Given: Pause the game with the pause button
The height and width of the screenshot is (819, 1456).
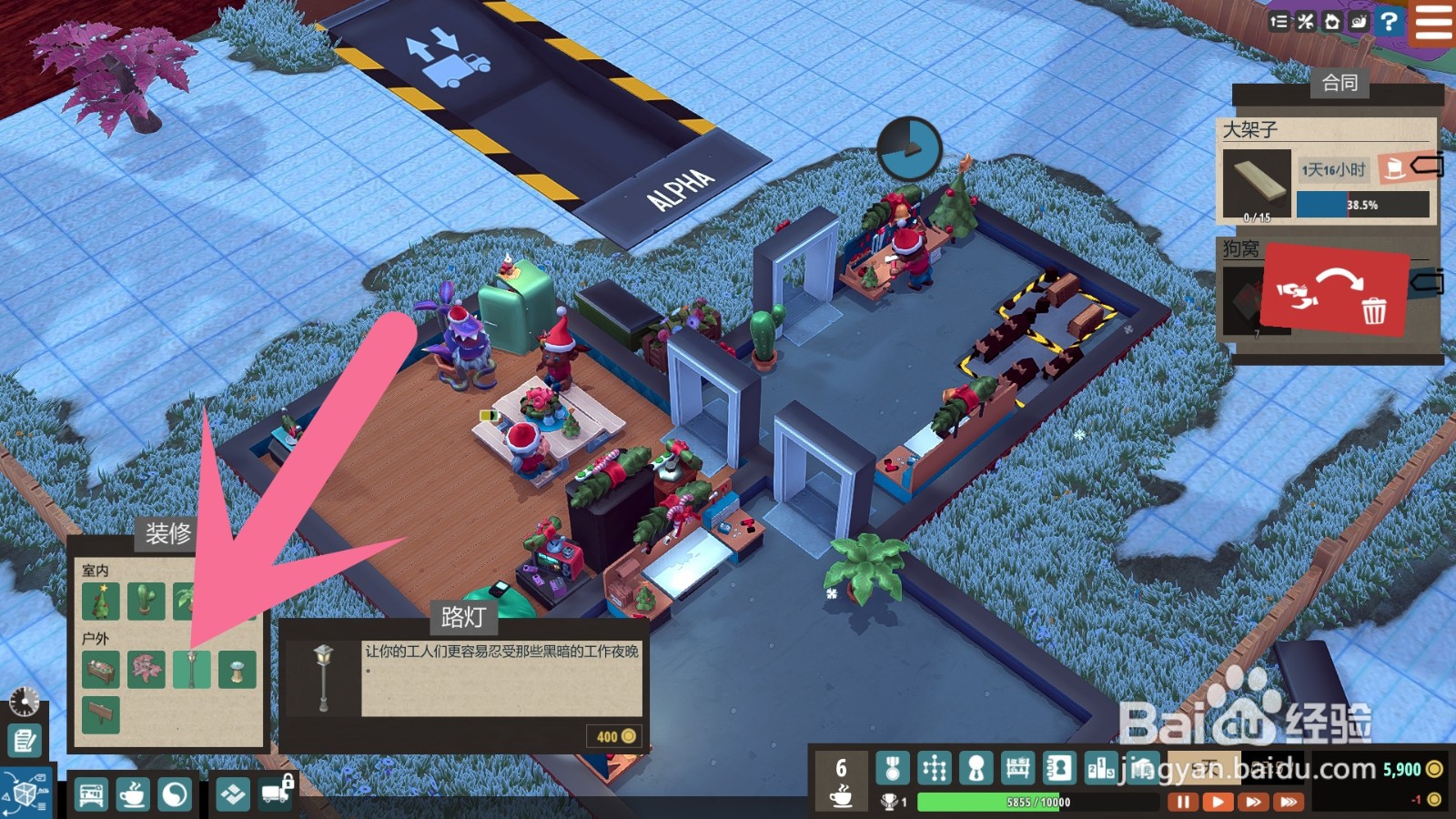Looking at the screenshot, I should (x=1182, y=802).
